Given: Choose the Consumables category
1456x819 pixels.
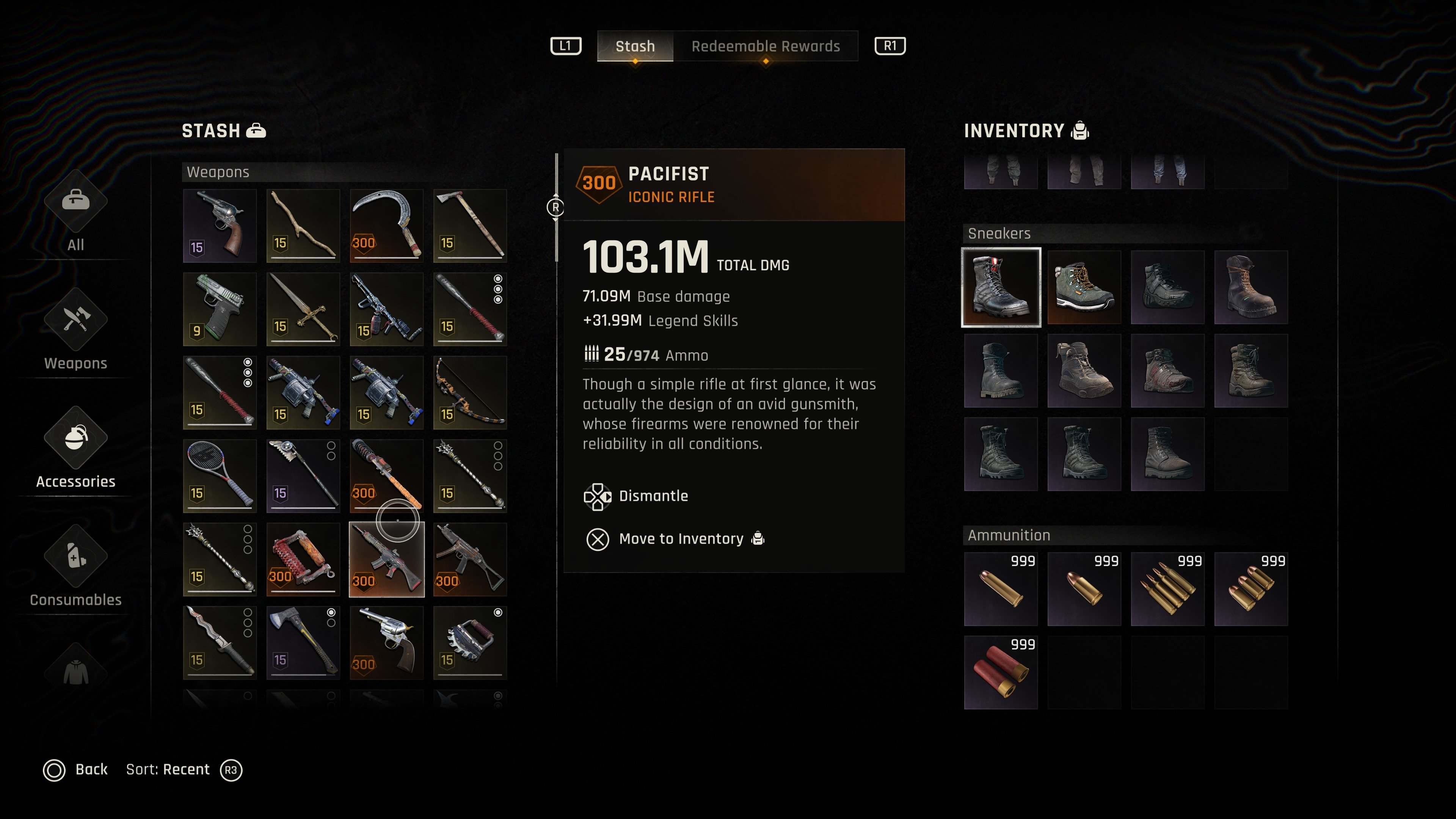Looking at the screenshot, I should 76,568.
